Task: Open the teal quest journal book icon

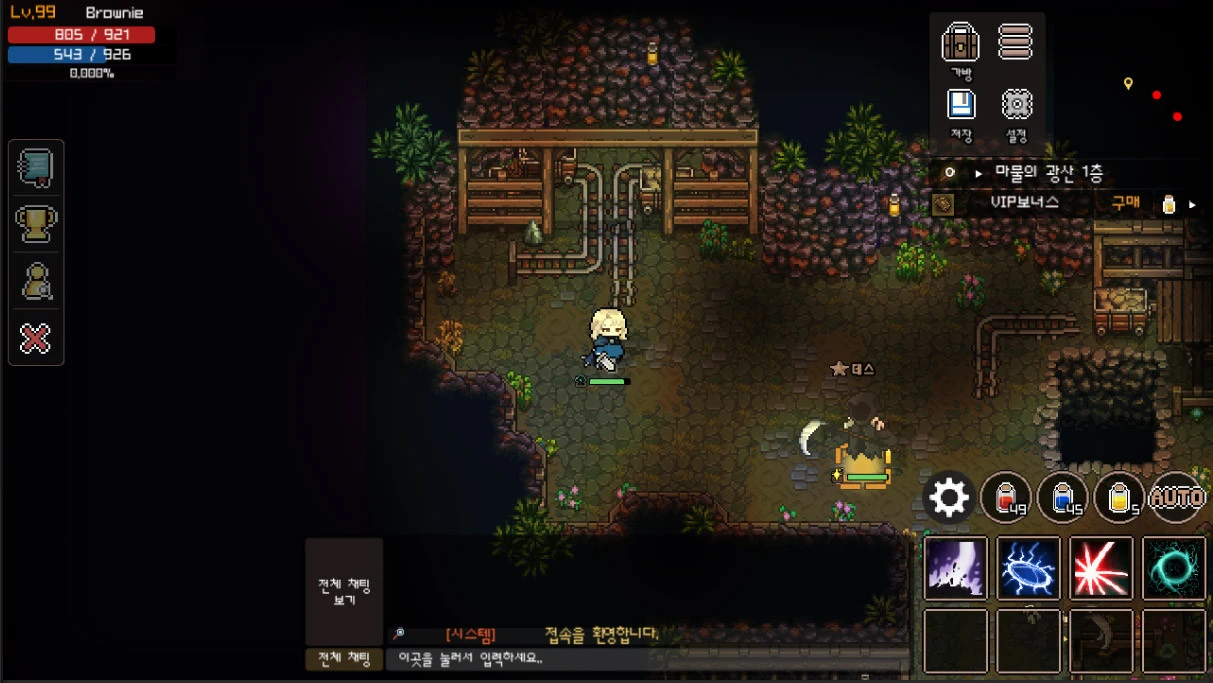Action: pyautogui.click(x=36, y=167)
